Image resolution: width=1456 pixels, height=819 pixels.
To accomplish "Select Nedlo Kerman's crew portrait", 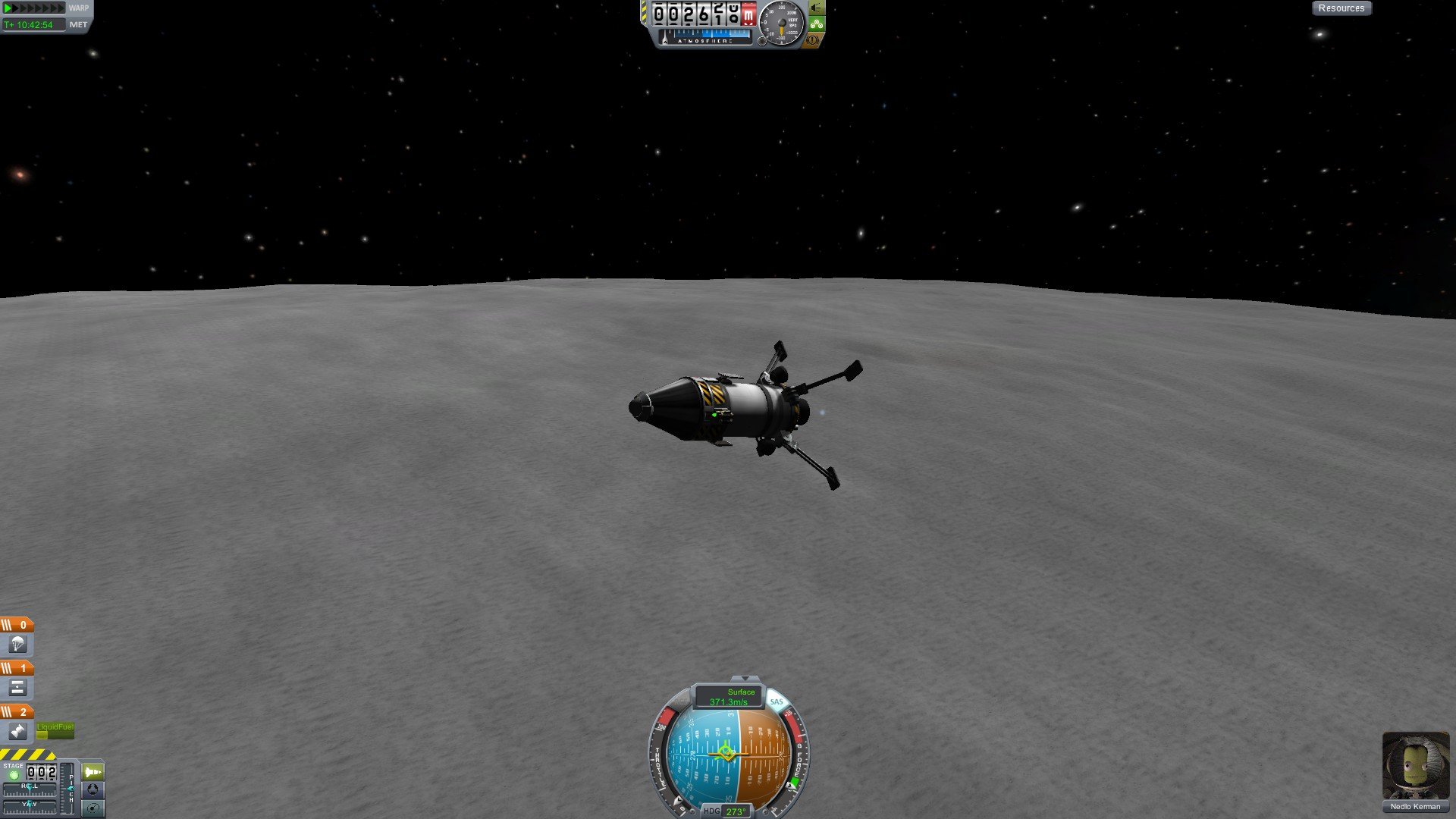I will coord(1415,764).
